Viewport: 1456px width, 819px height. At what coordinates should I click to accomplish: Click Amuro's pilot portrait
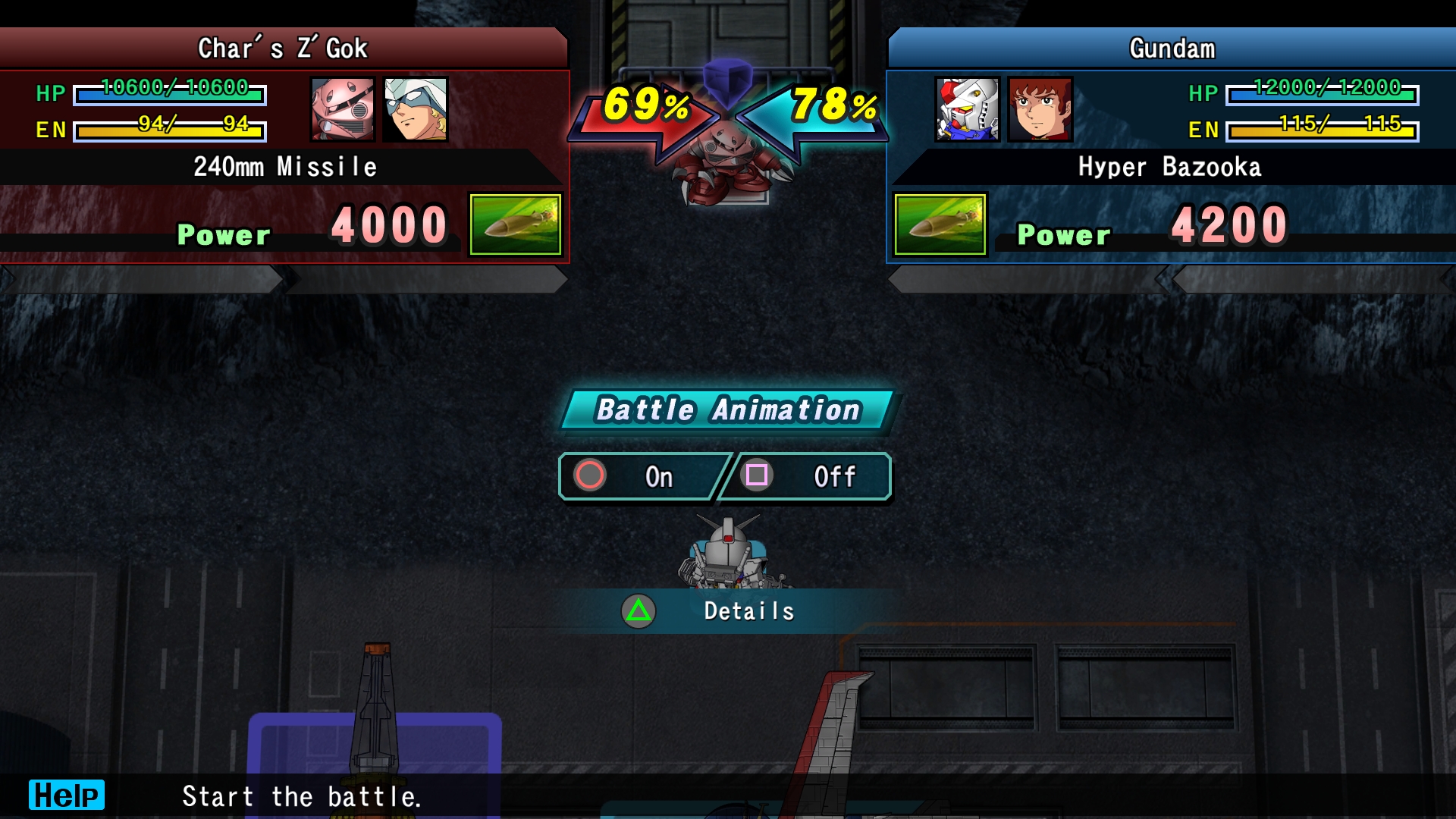pyautogui.click(x=1040, y=109)
